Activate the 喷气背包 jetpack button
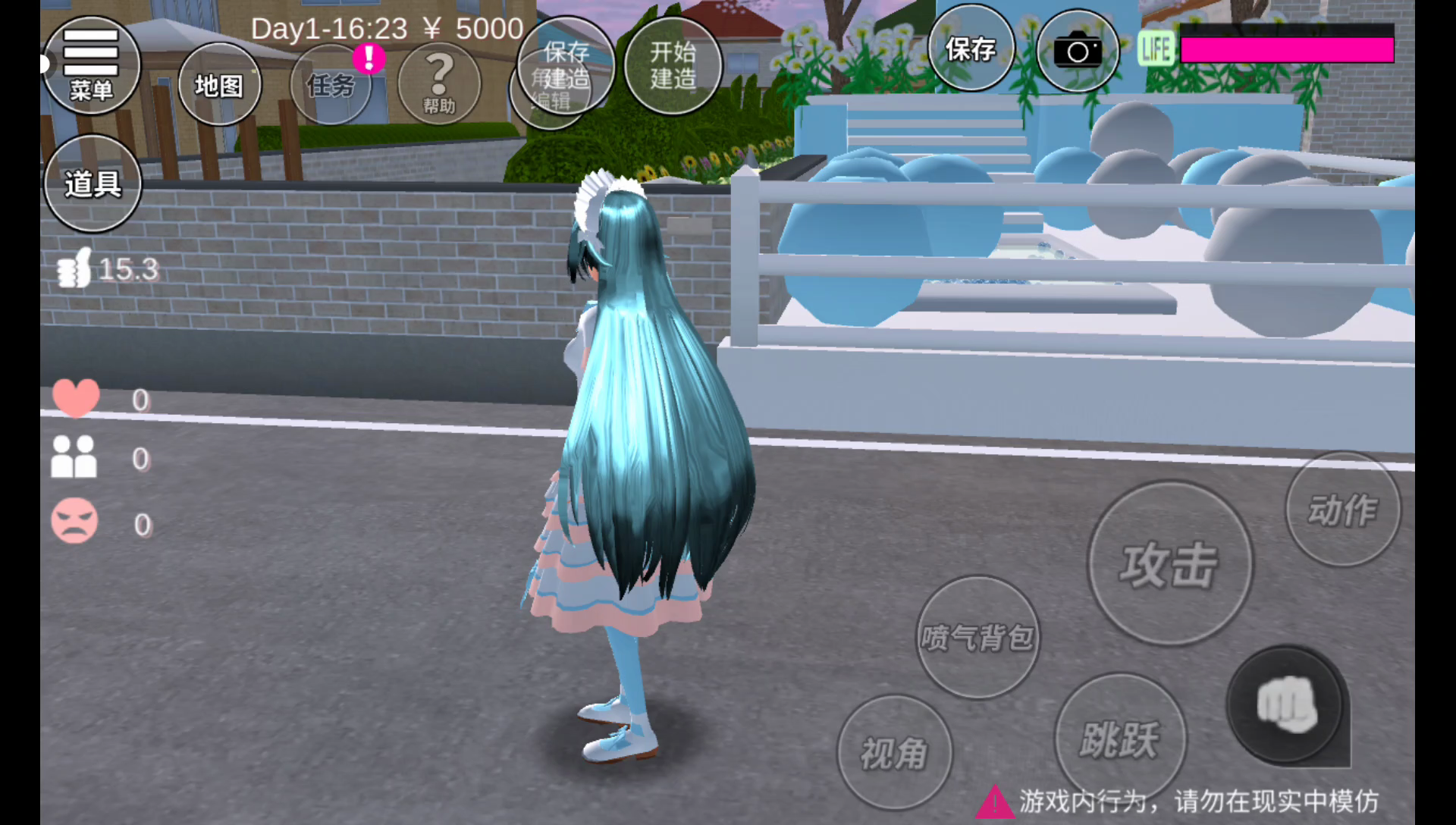Screen dimensions: 1456x825 coord(977,637)
